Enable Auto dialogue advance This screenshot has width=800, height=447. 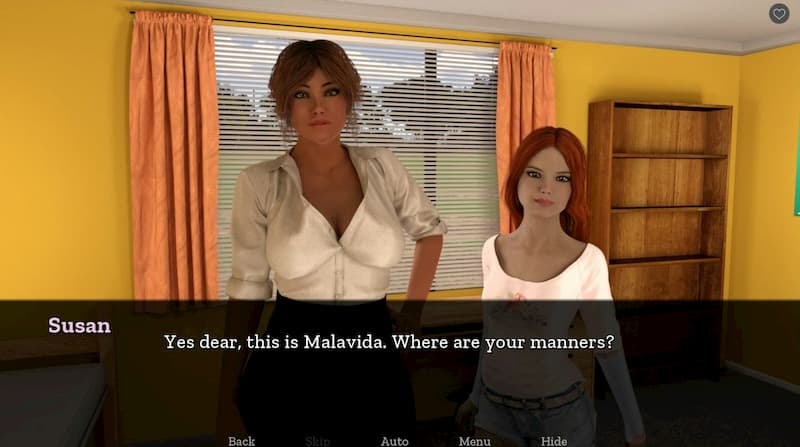[x=394, y=440]
